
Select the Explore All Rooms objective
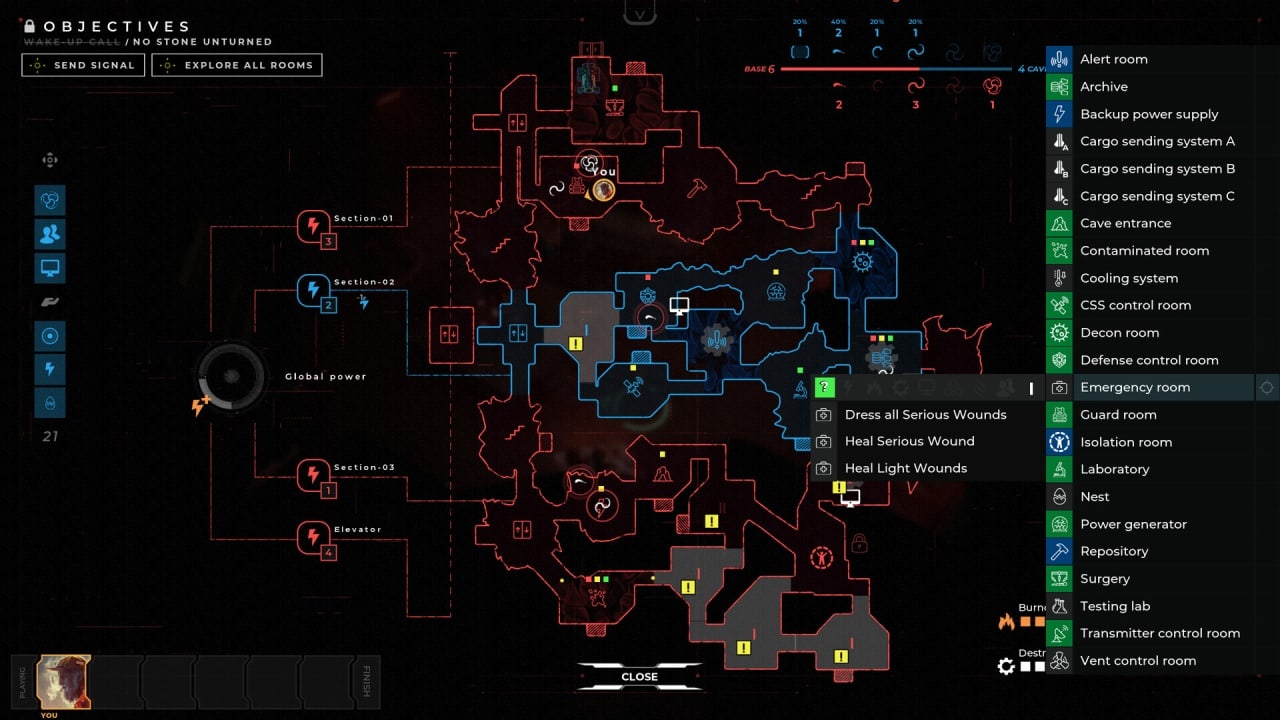coord(237,65)
